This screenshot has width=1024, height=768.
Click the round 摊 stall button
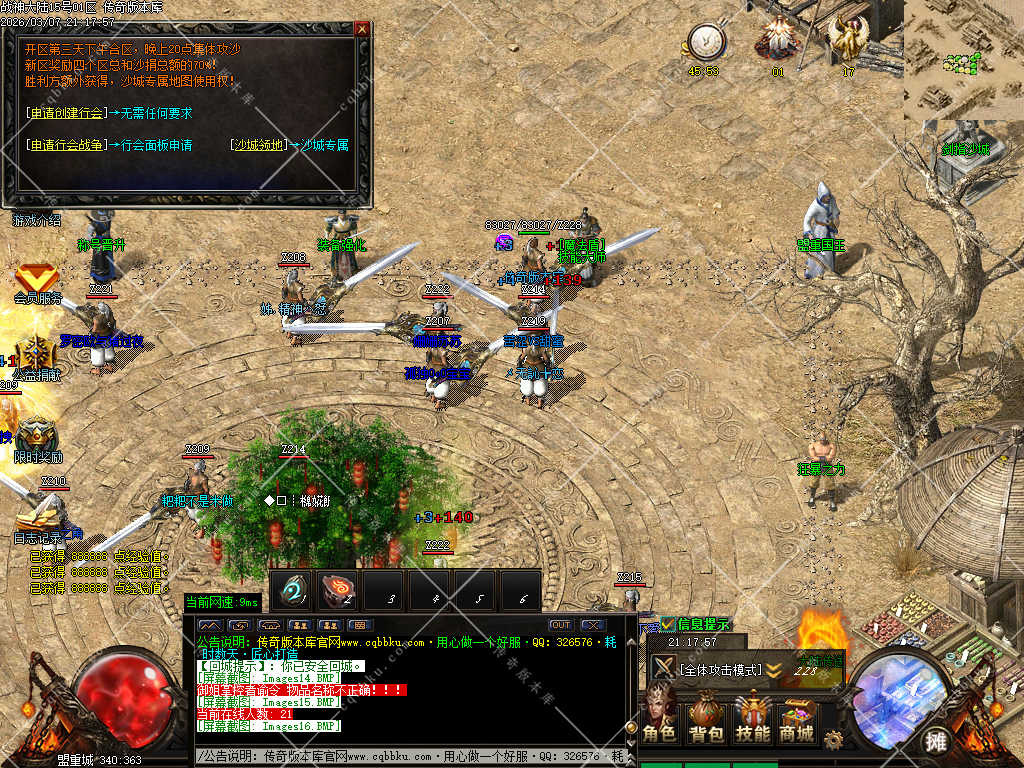tap(935, 741)
